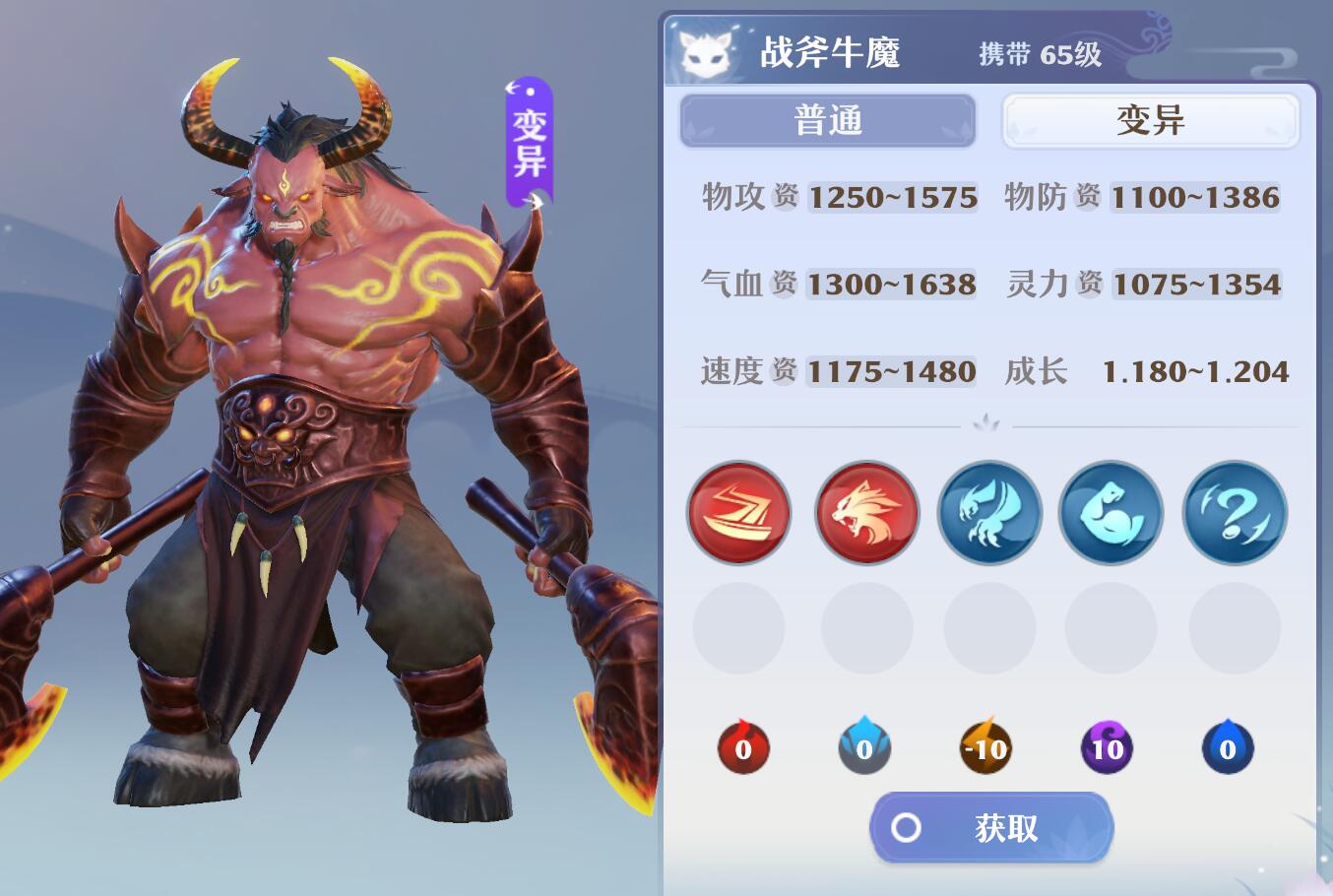Select the roaring lion skill icon
Image resolution: width=1333 pixels, height=896 pixels.
pyautogui.click(x=865, y=513)
